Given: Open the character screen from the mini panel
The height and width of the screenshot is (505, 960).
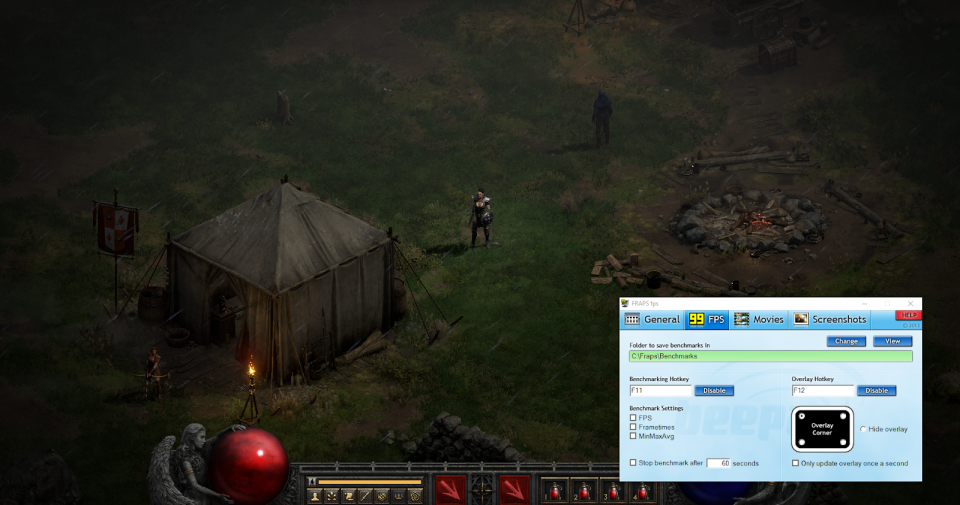Looking at the screenshot, I should pyautogui.click(x=315, y=495).
